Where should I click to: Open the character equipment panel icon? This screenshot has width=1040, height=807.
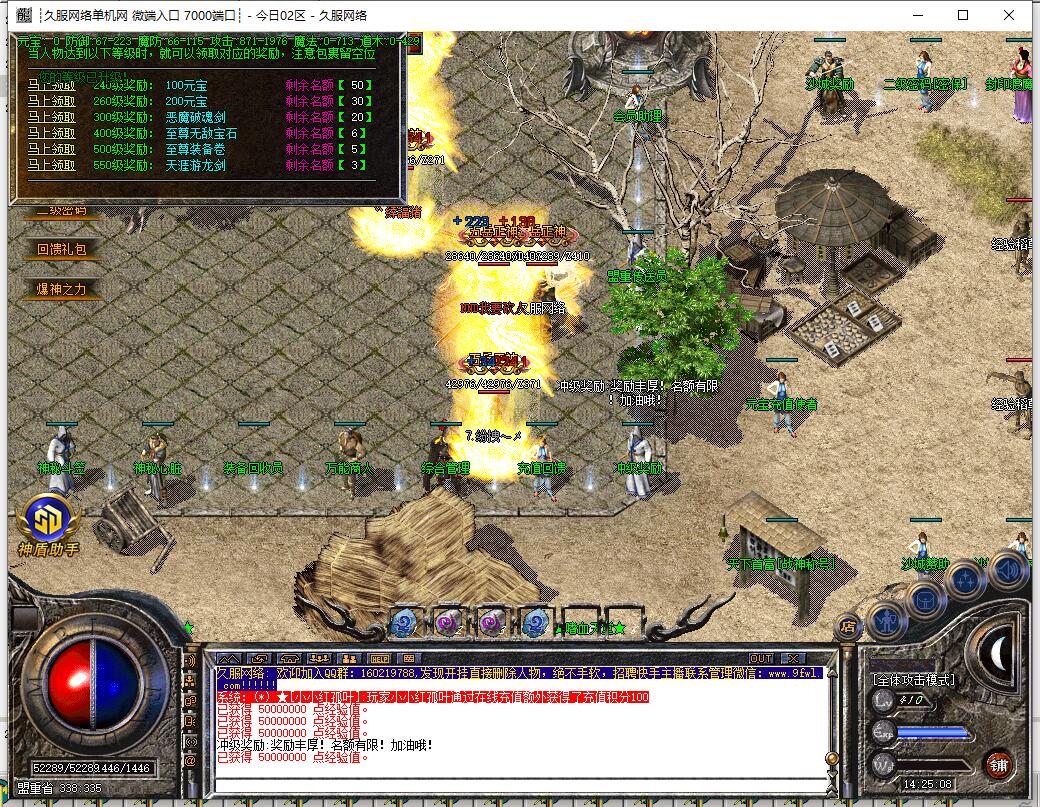click(886, 622)
